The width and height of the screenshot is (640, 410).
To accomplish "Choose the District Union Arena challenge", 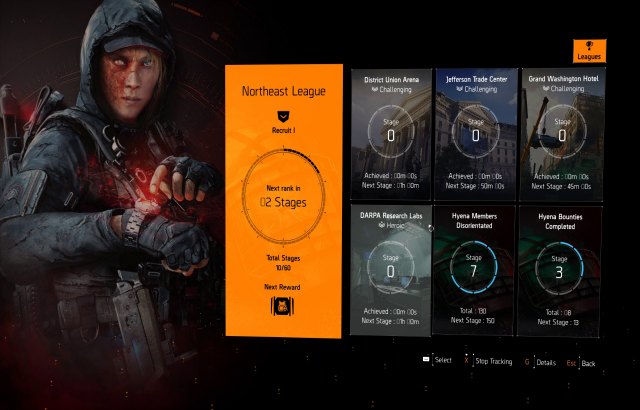I will pos(391,132).
